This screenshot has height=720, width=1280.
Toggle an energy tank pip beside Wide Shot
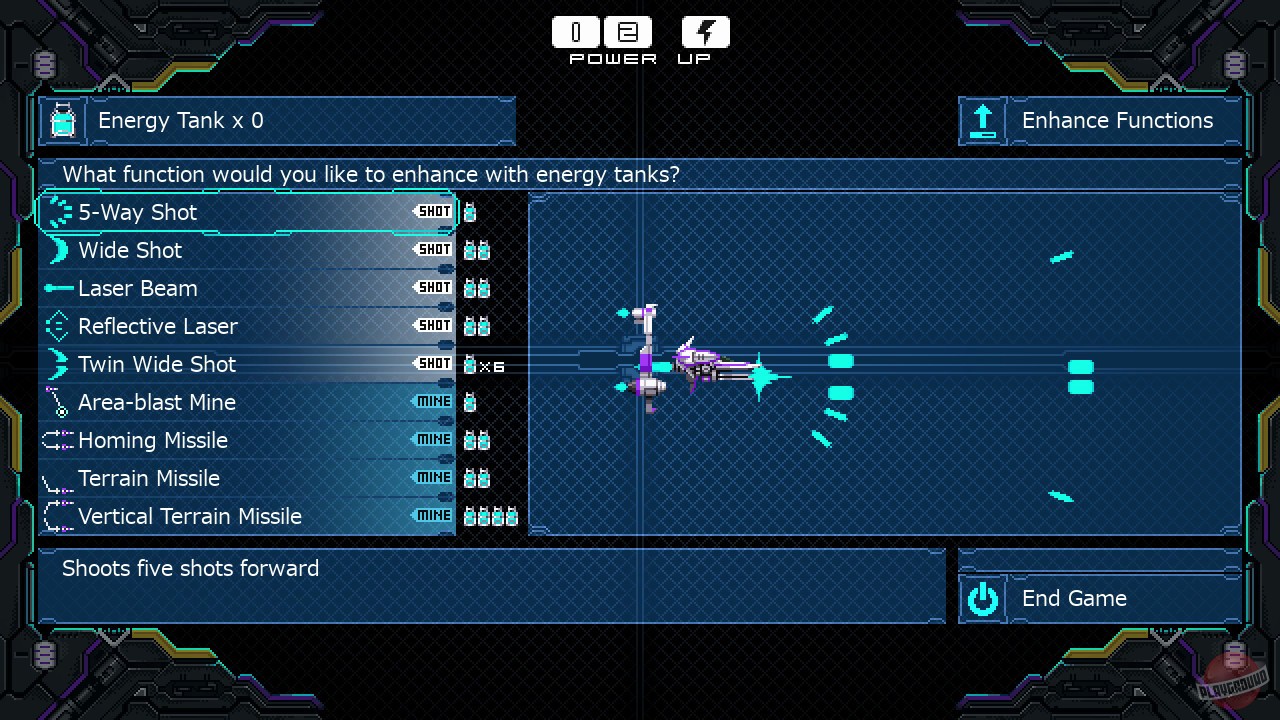(477, 250)
